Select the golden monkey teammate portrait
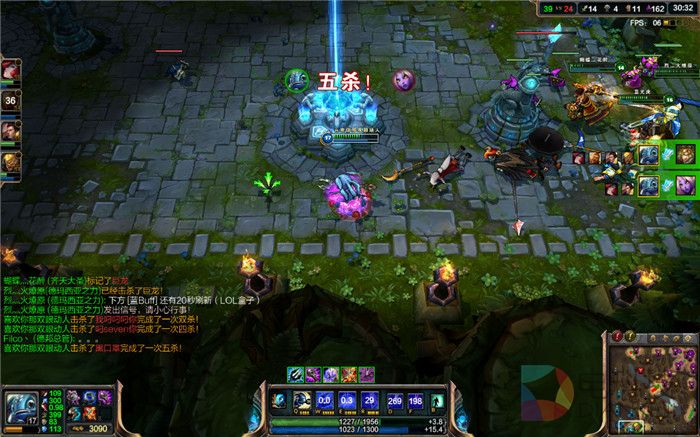 [x=10, y=160]
